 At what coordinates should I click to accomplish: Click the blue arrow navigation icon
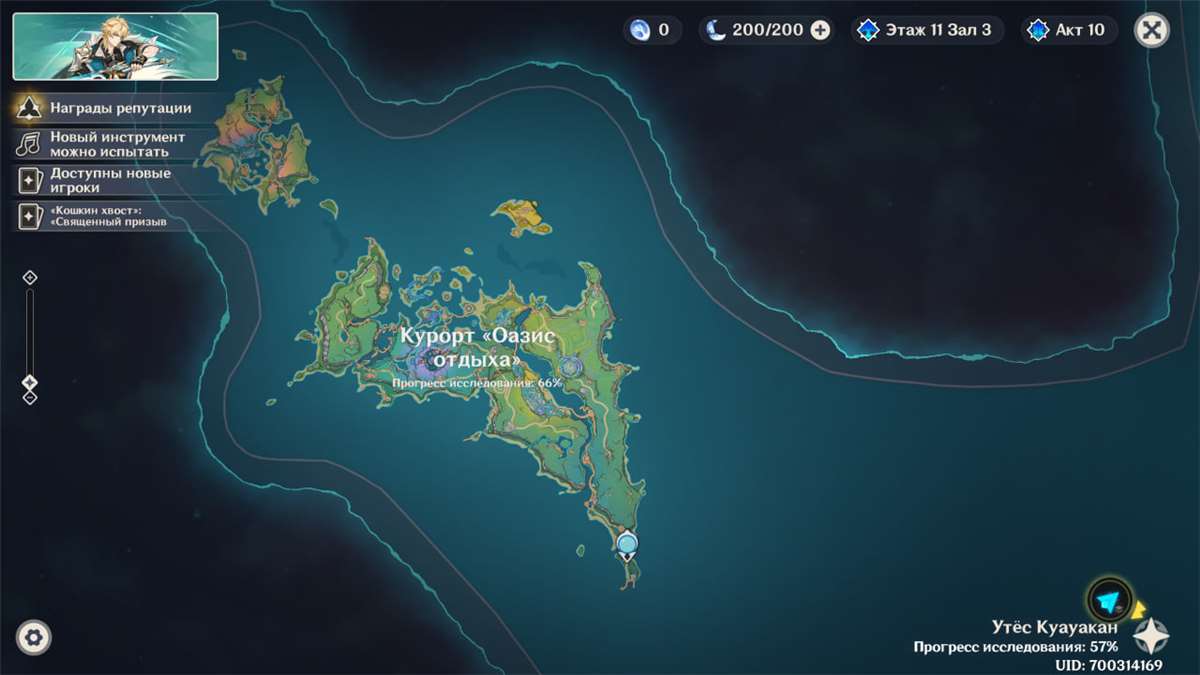[x=1108, y=601]
